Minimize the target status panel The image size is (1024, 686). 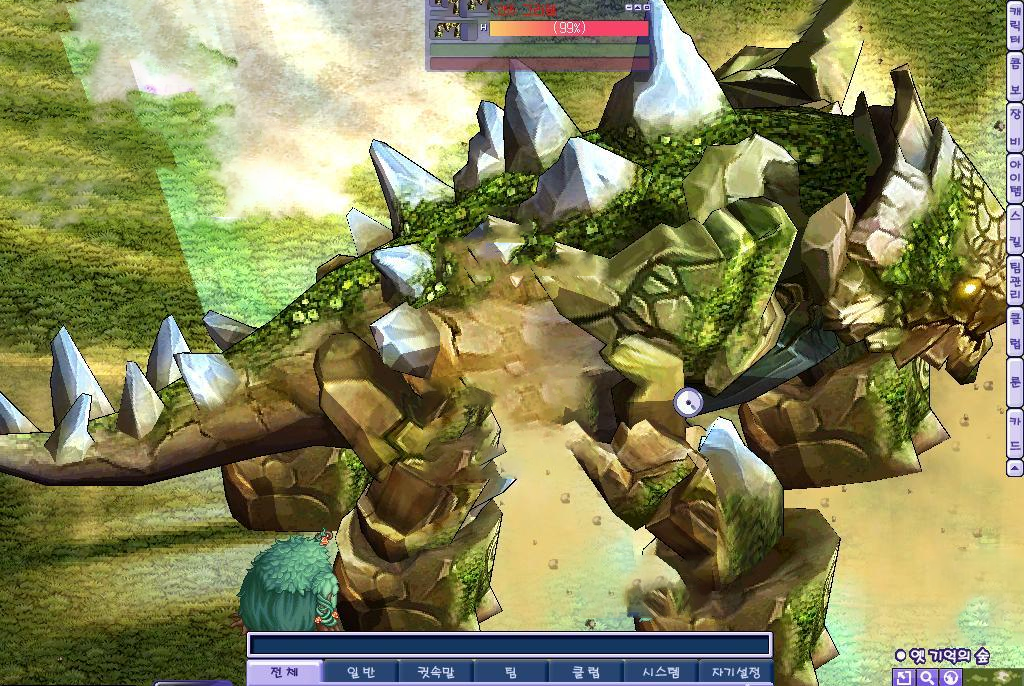tap(630, 7)
